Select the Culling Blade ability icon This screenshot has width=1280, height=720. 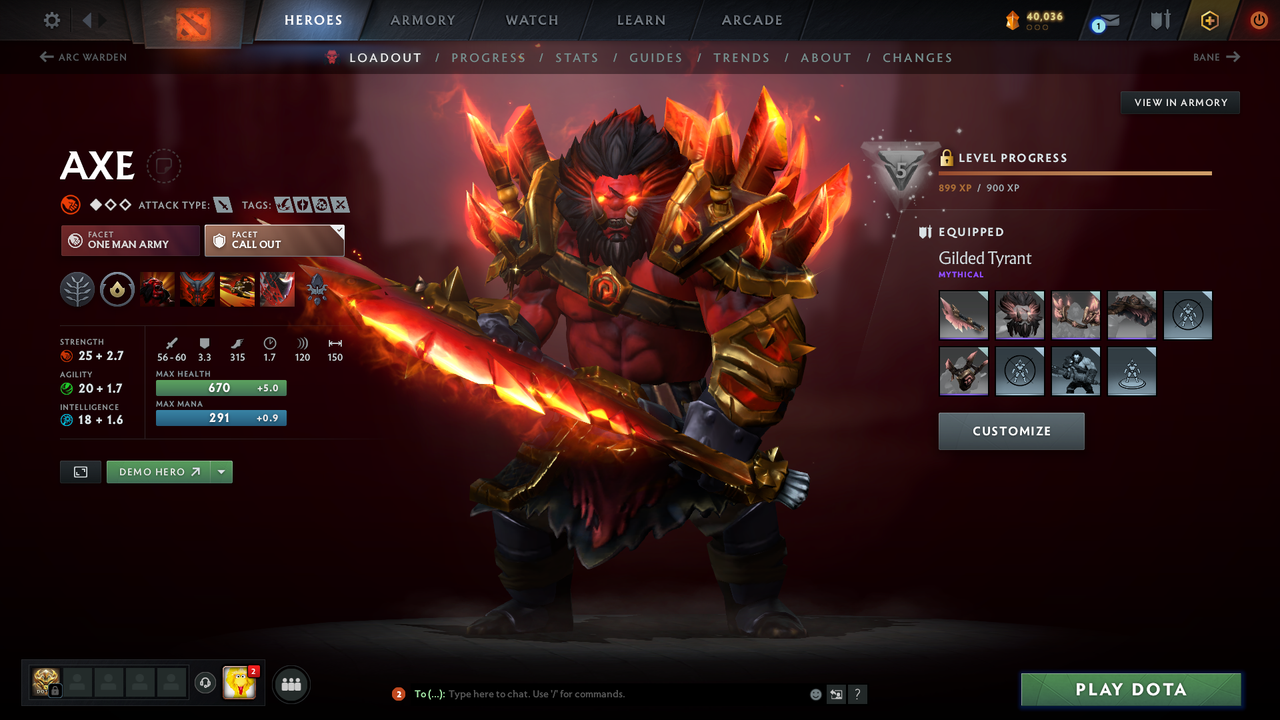[x=277, y=289]
